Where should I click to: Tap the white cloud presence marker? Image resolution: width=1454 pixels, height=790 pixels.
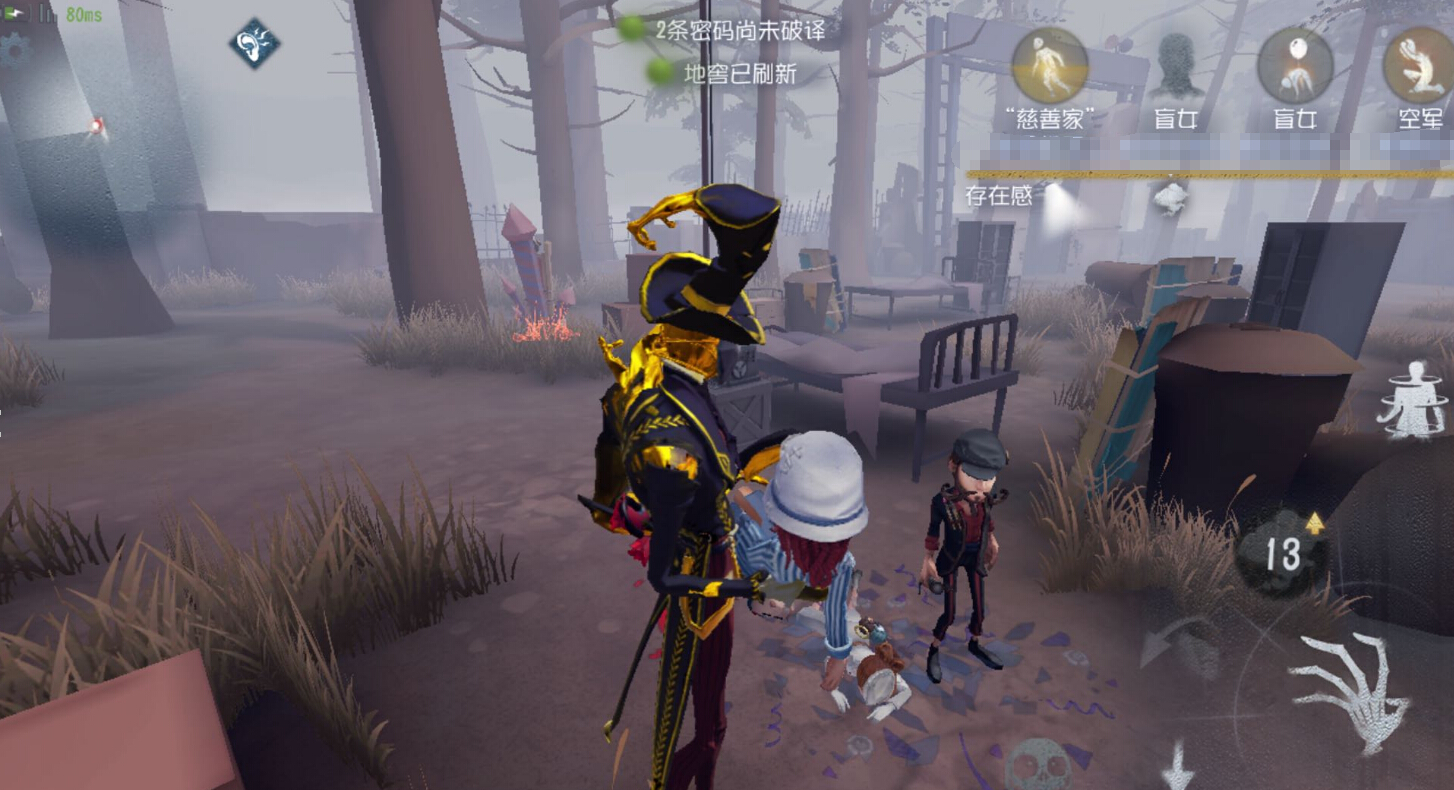click(1169, 197)
